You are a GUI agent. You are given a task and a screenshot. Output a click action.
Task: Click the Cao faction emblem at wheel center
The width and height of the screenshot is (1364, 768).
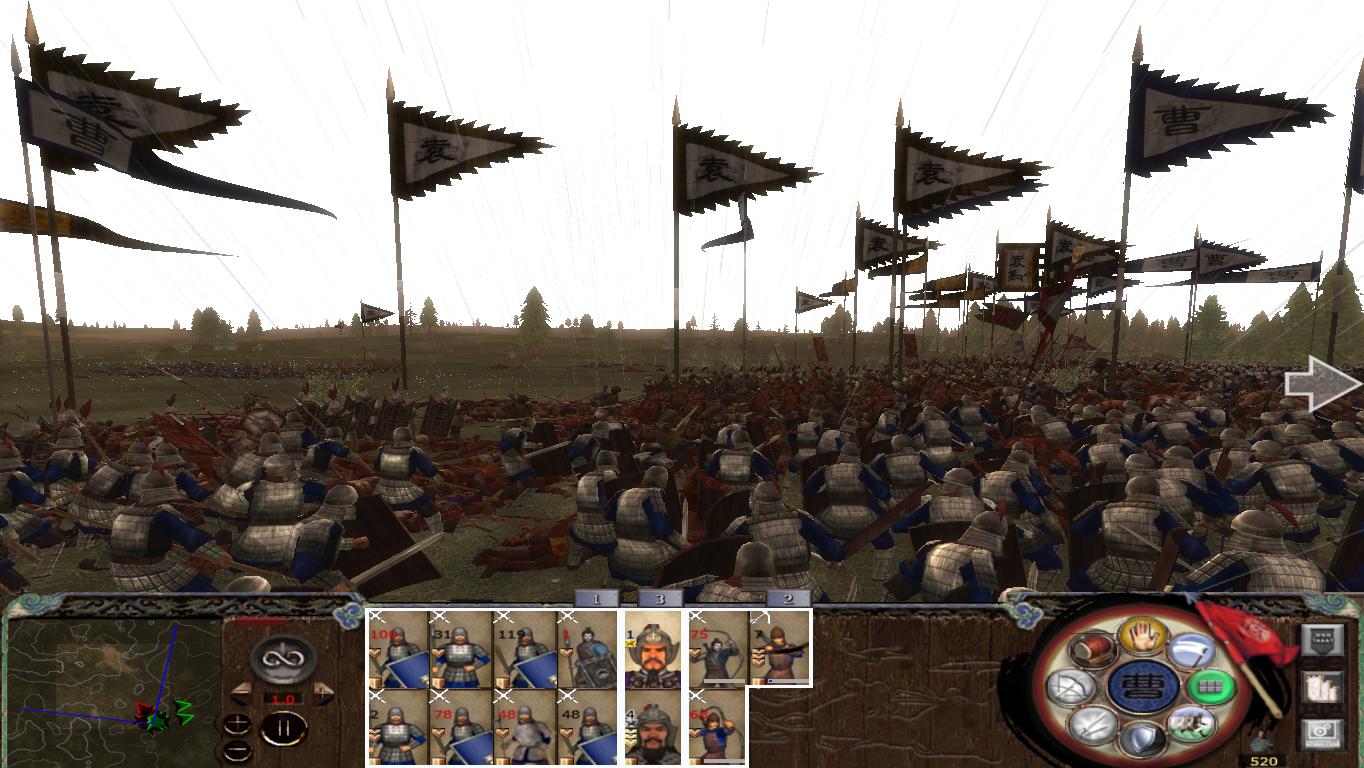click(x=1143, y=688)
